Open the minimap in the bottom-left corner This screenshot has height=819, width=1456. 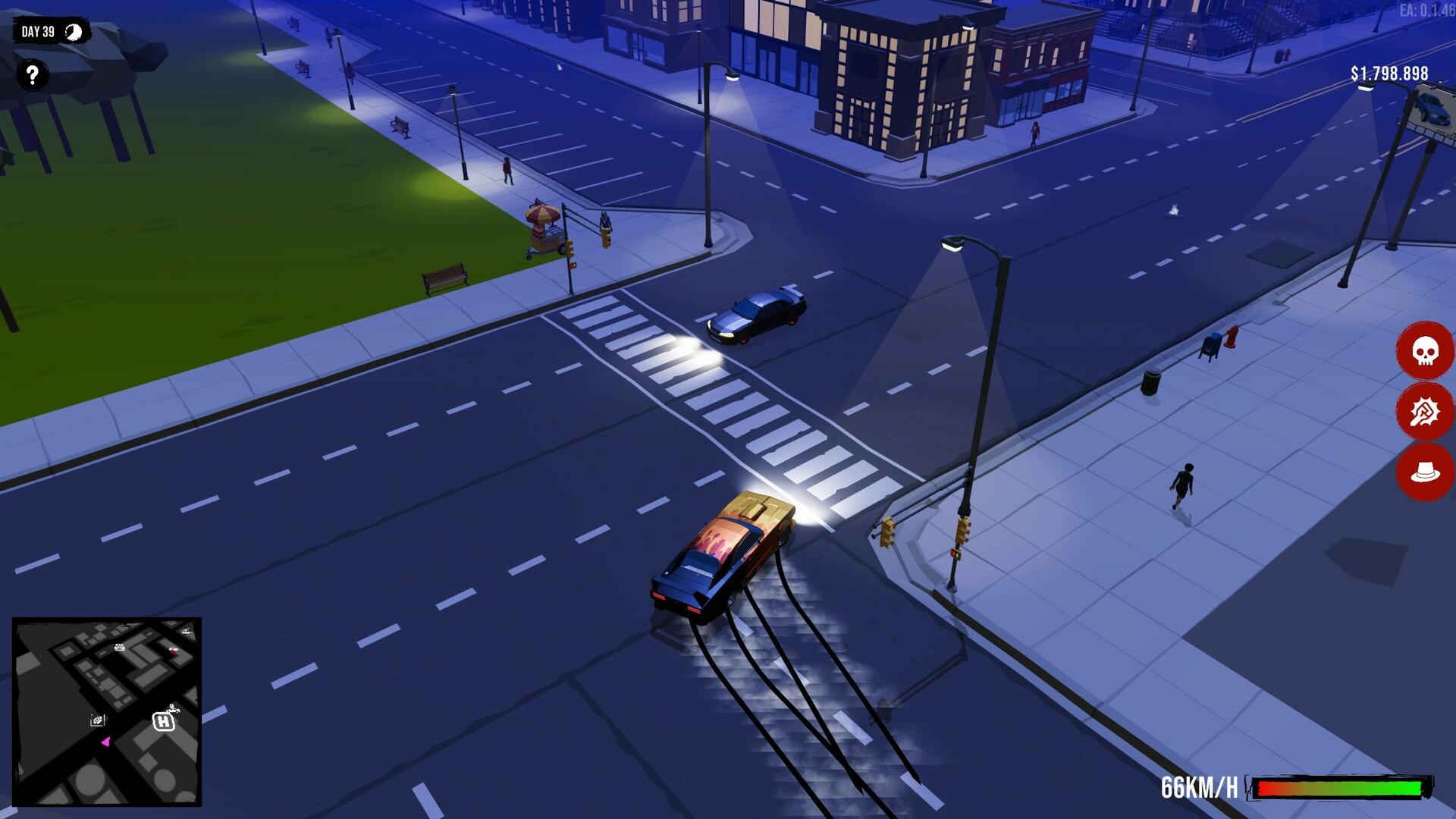pos(108,713)
